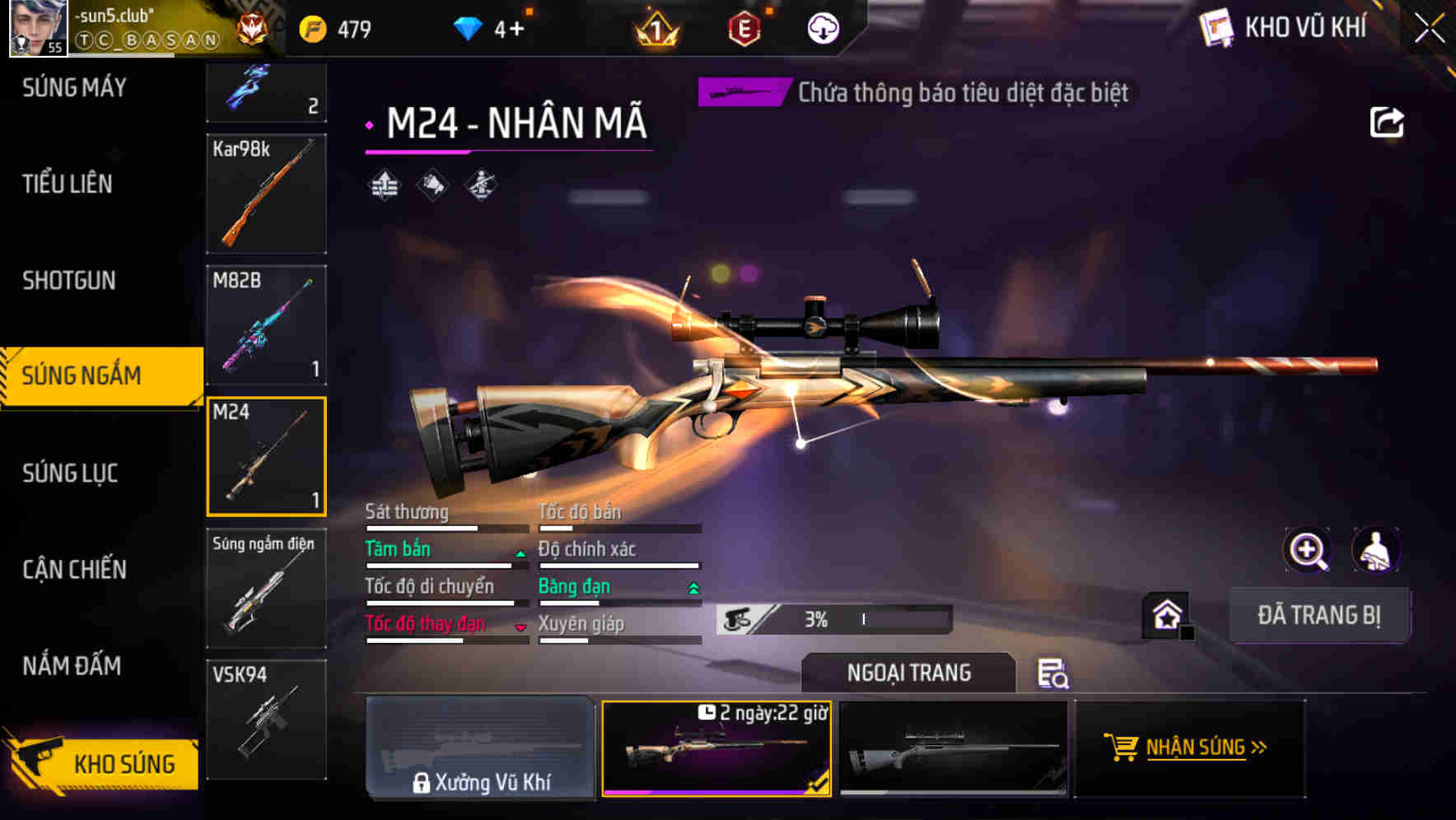Open the Tốc độ thay đạn red arrow
1456x820 pixels.
pyautogui.click(x=519, y=627)
